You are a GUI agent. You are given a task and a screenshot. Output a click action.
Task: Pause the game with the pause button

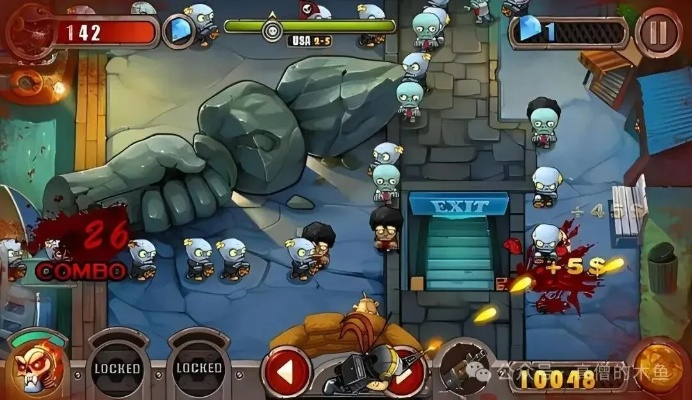tap(658, 31)
